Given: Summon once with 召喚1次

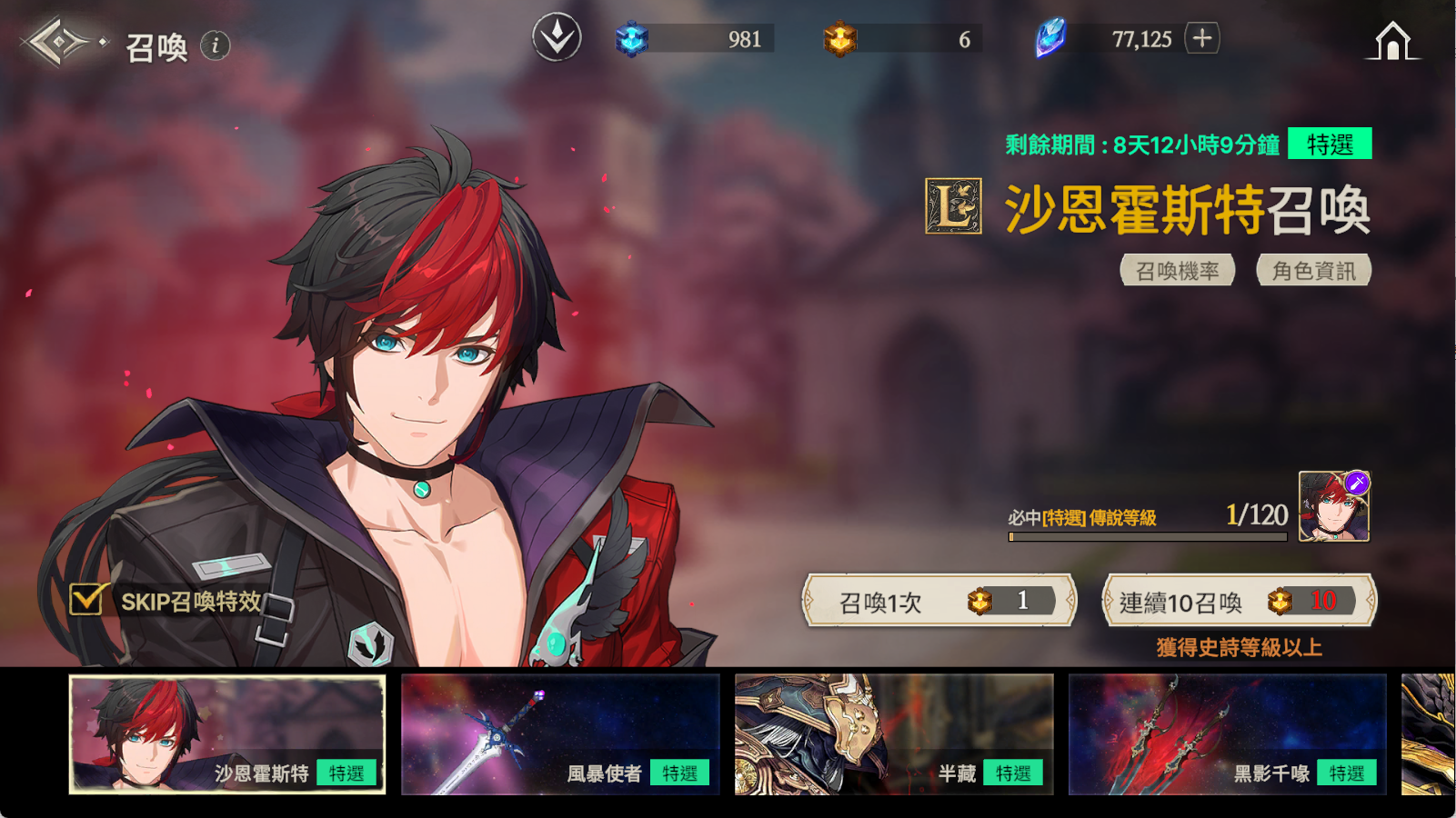Looking at the screenshot, I should click(x=939, y=602).
